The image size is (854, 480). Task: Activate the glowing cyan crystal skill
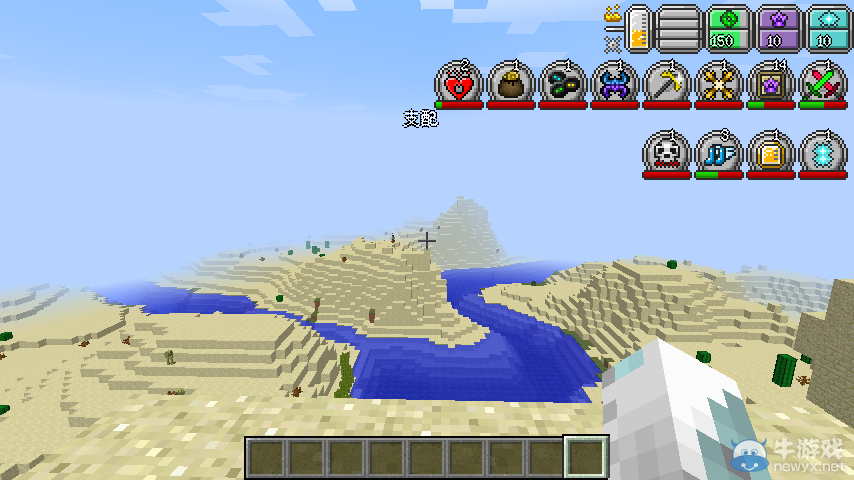(823, 153)
